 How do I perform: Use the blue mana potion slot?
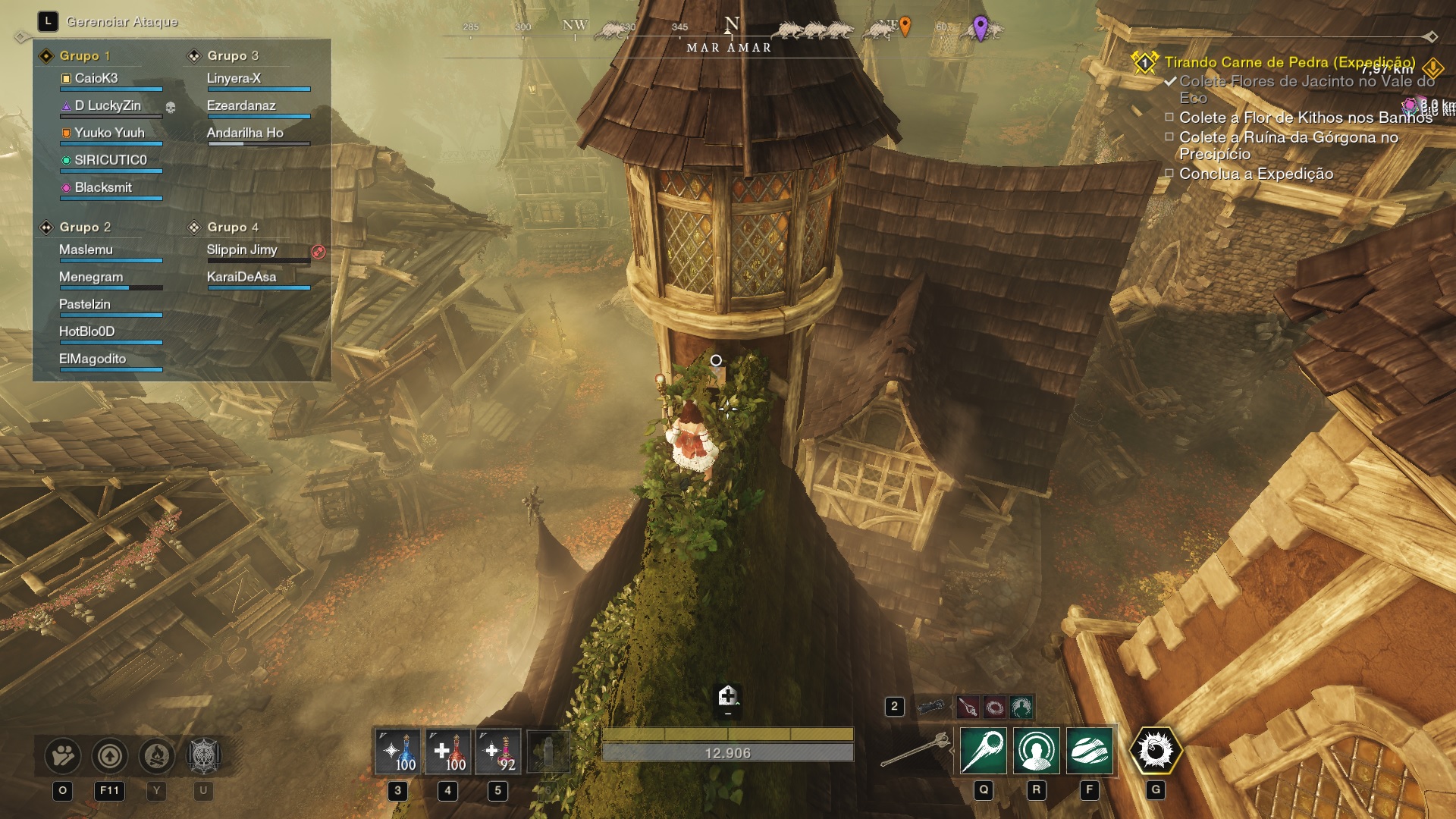(398, 752)
